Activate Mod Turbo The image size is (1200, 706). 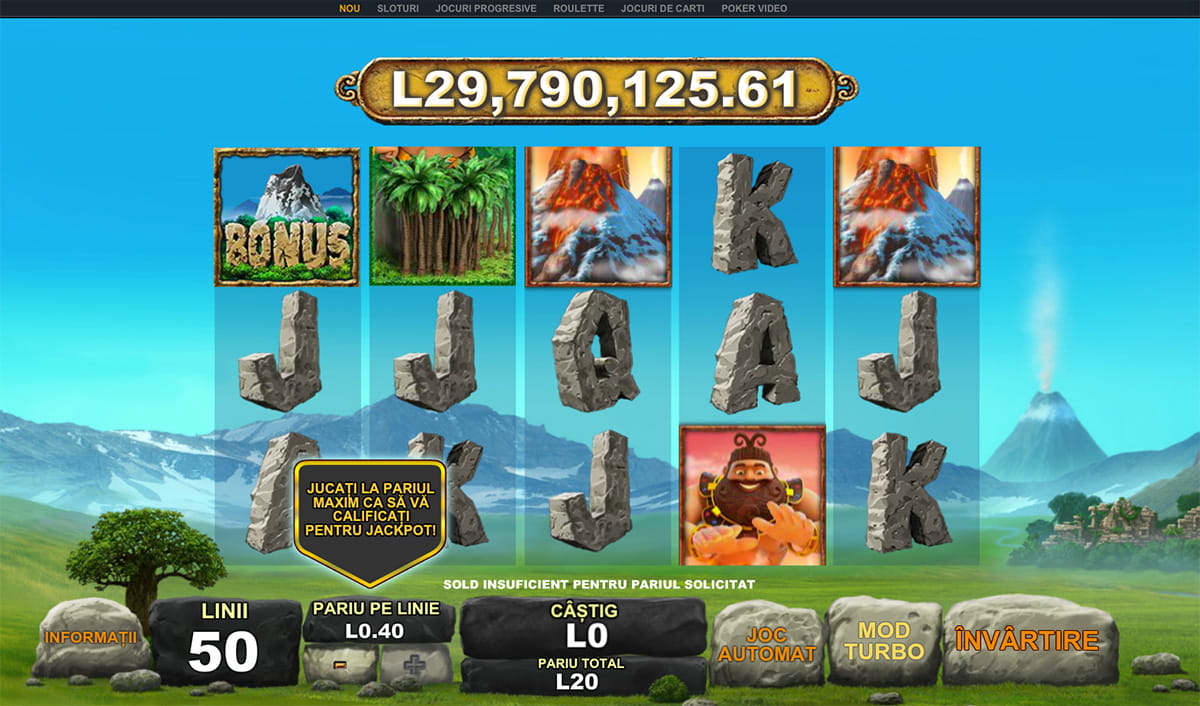point(884,641)
